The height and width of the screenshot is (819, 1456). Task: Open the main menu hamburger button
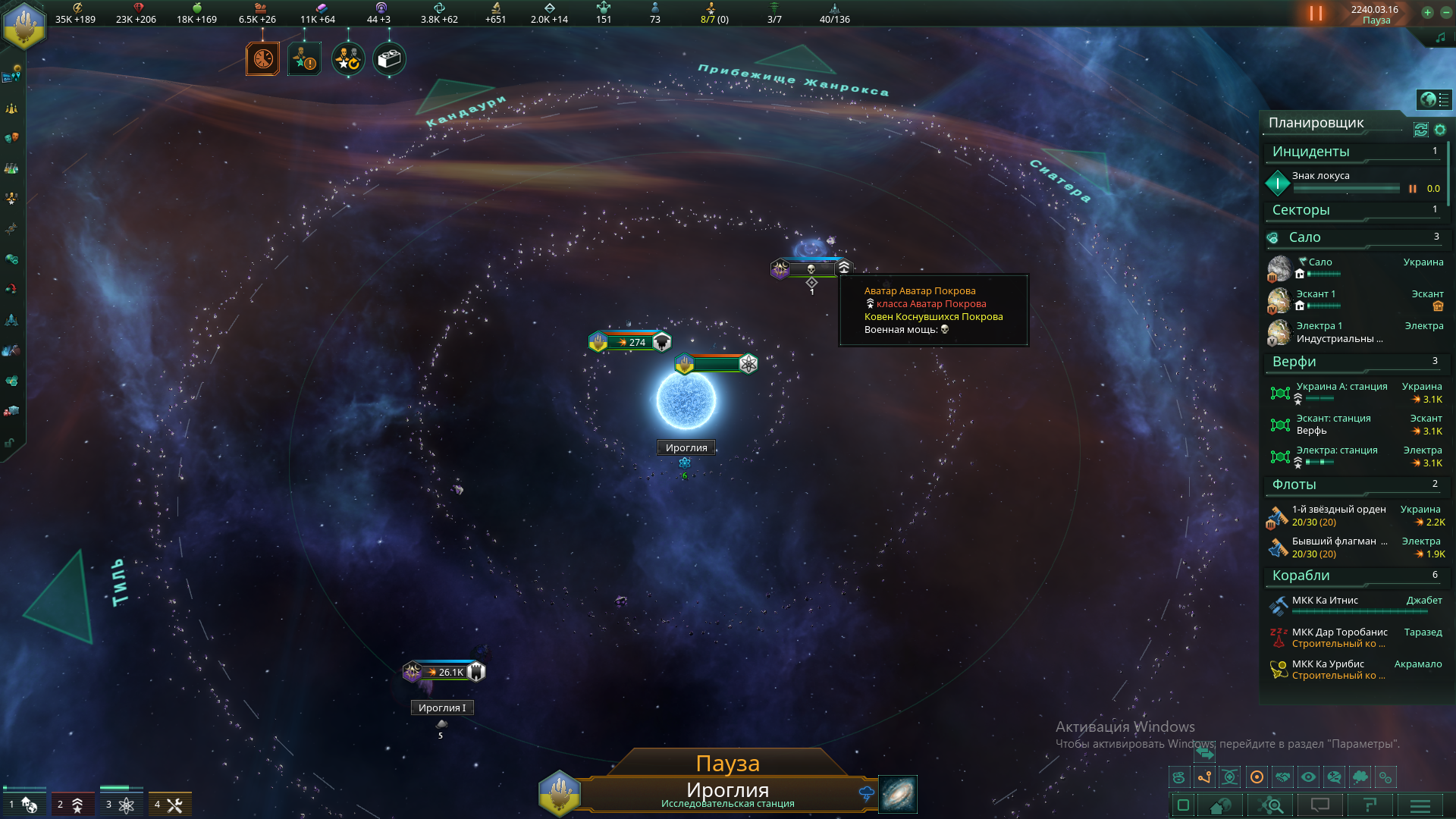point(1420,805)
